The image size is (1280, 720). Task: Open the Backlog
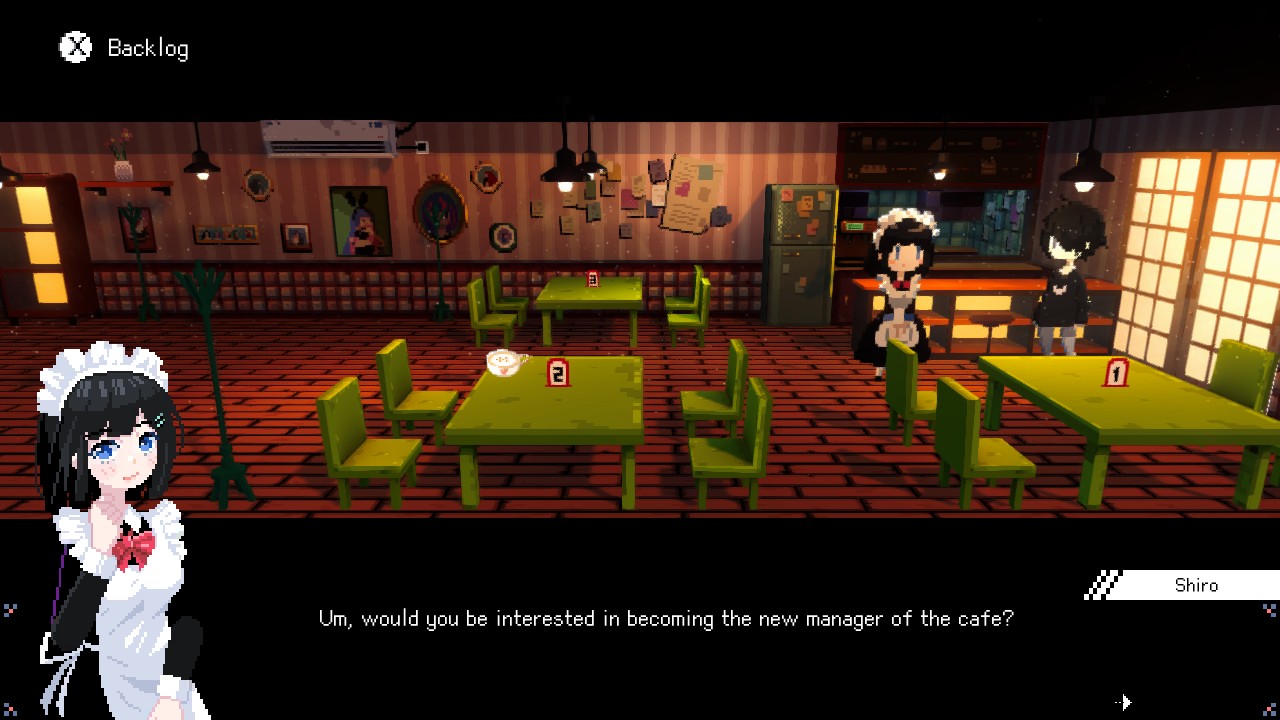coord(147,47)
